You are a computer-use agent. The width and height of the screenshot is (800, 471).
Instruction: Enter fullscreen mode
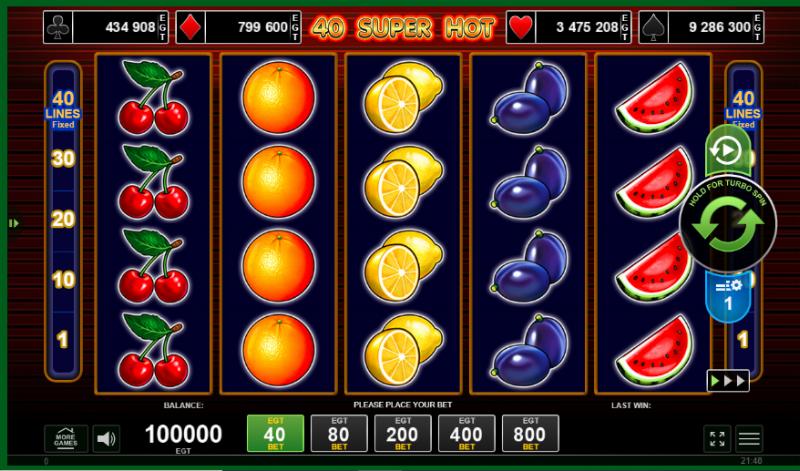pyautogui.click(x=716, y=438)
